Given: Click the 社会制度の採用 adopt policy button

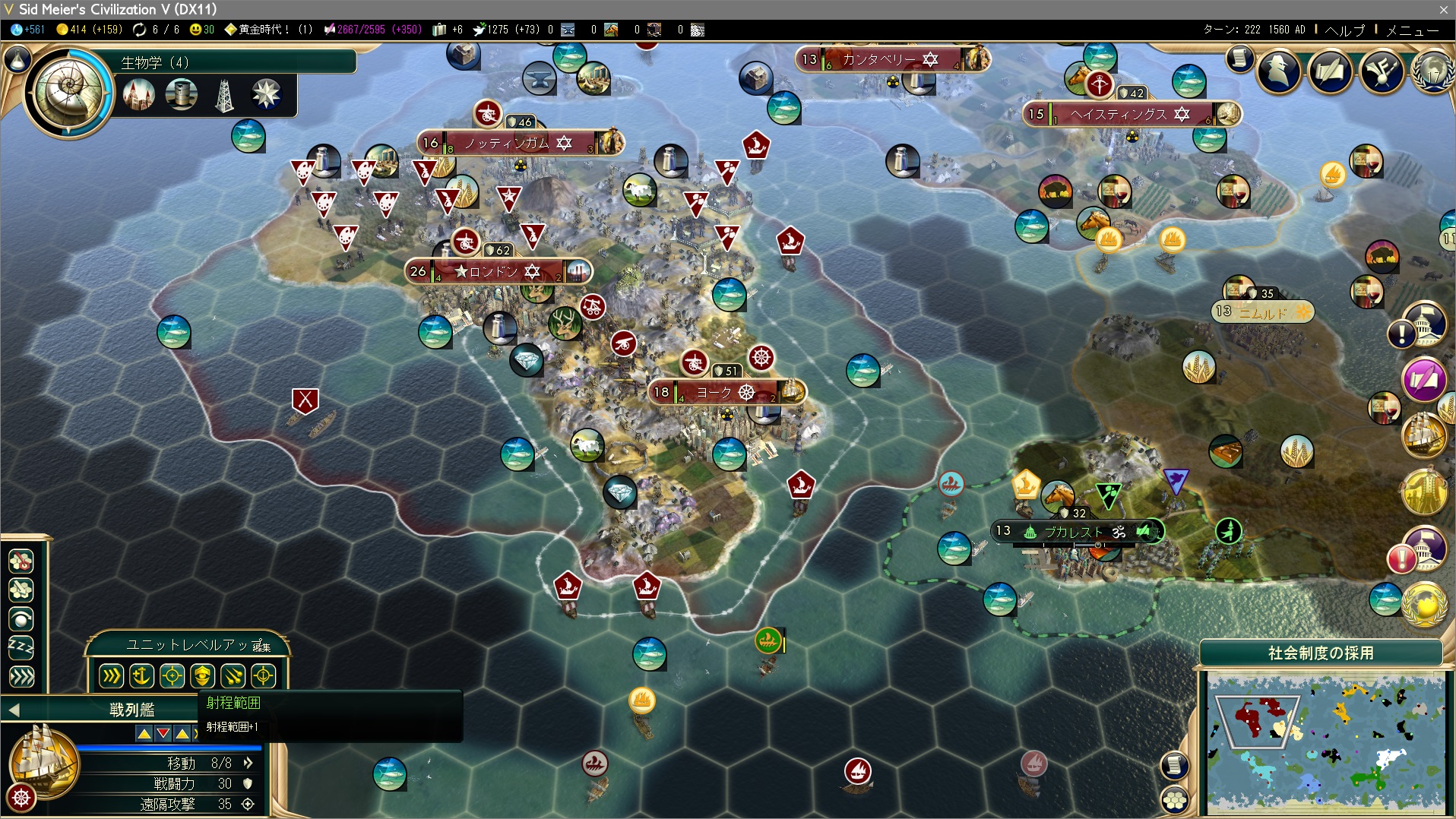Looking at the screenshot, I should click(x=1320, y=653).
